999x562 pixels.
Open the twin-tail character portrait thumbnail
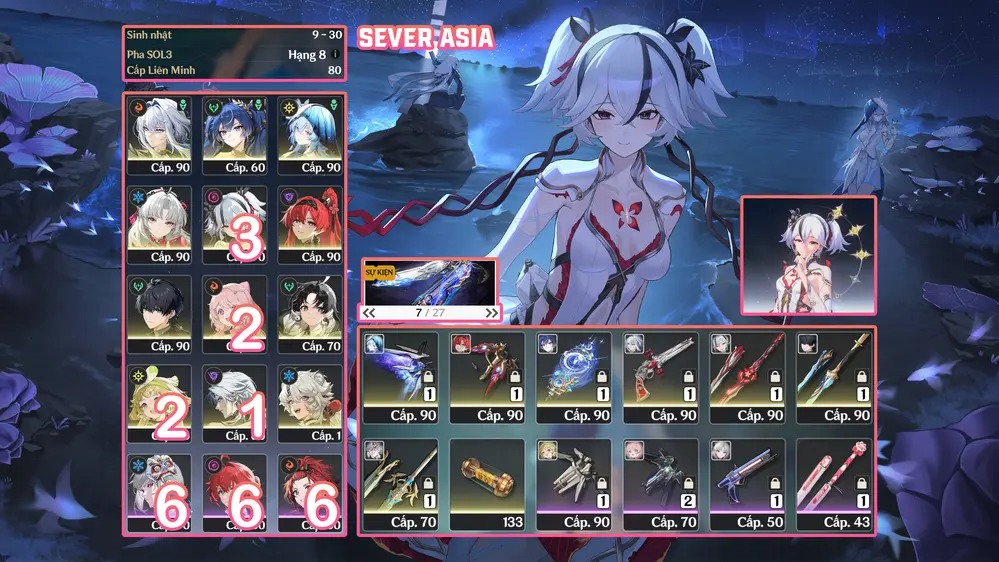(x=808, y=254)
